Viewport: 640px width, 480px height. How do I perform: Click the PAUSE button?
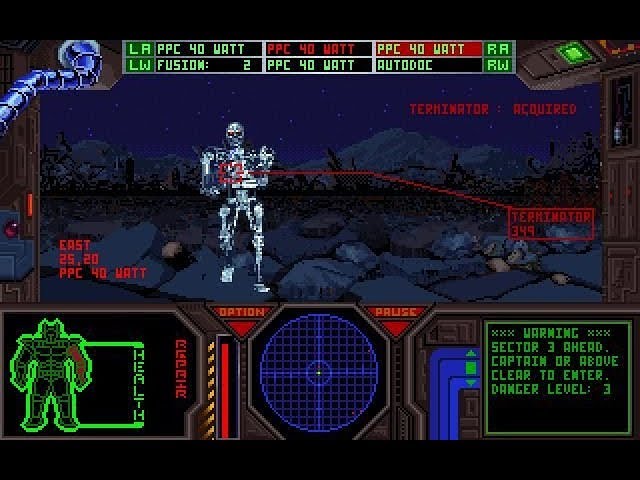point(395,313)
